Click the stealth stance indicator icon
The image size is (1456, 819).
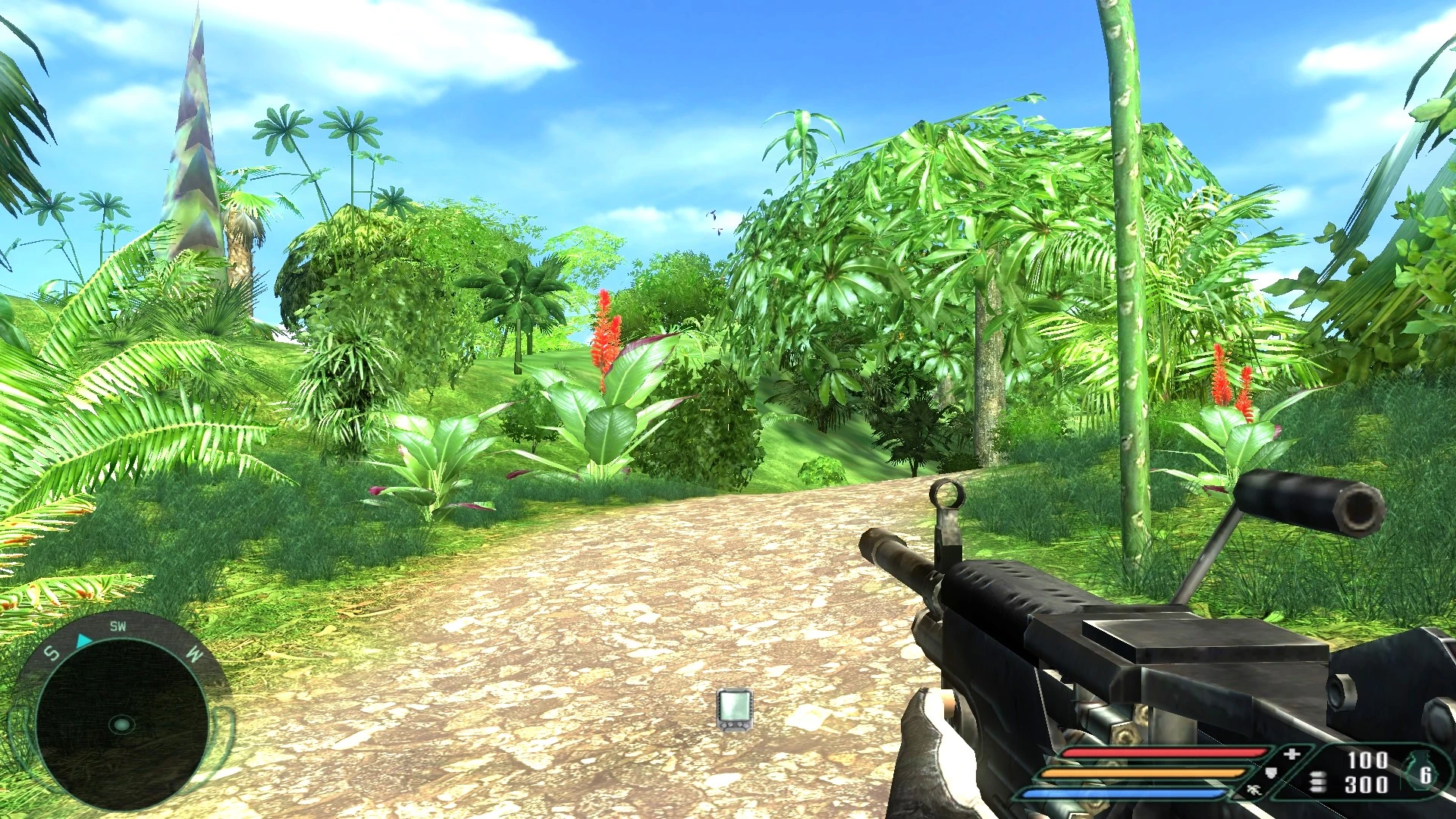pyautogui.click(x=1254, y=791)
